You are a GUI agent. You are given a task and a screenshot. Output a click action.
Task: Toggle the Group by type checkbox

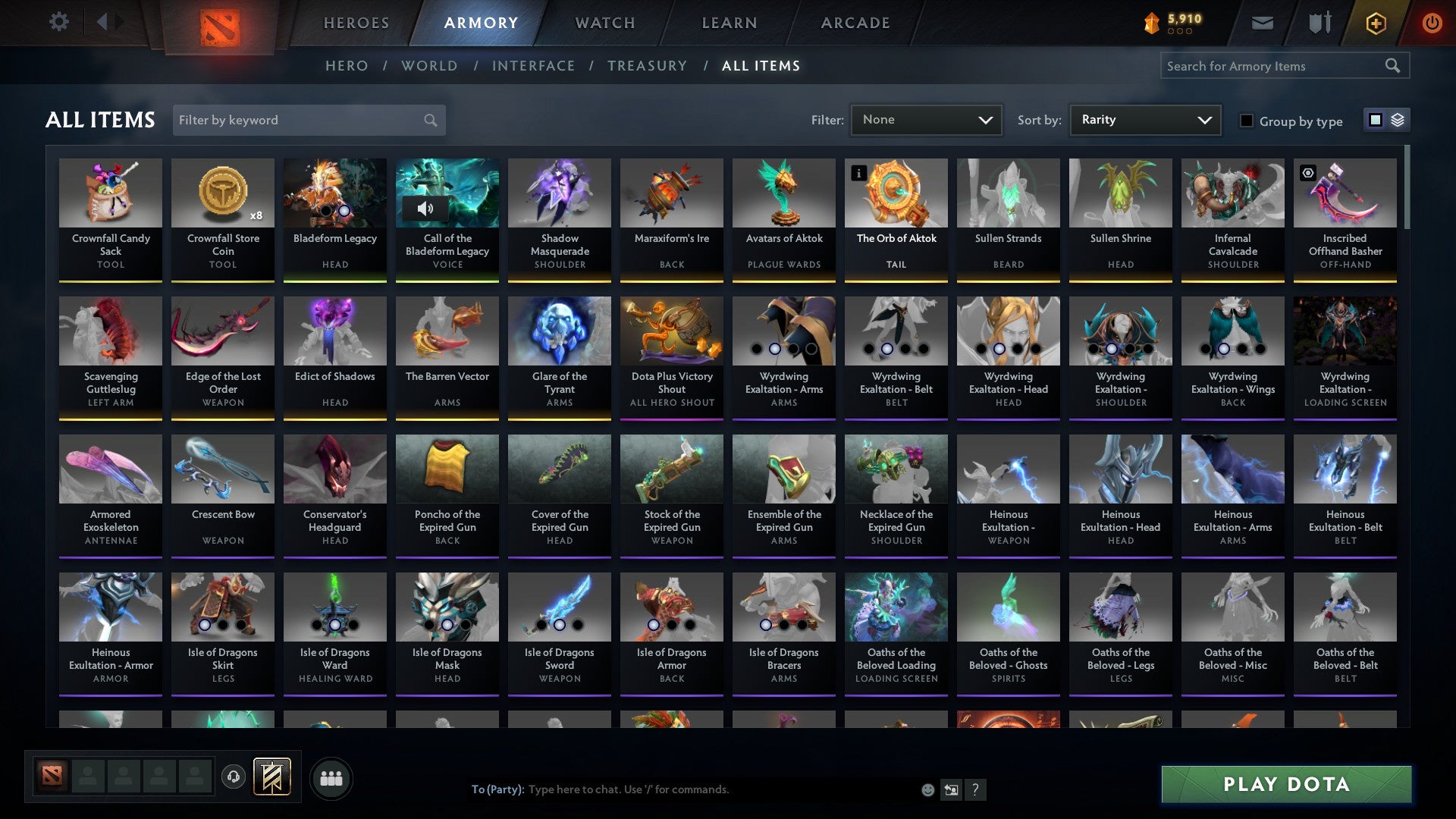point(1247,121)
